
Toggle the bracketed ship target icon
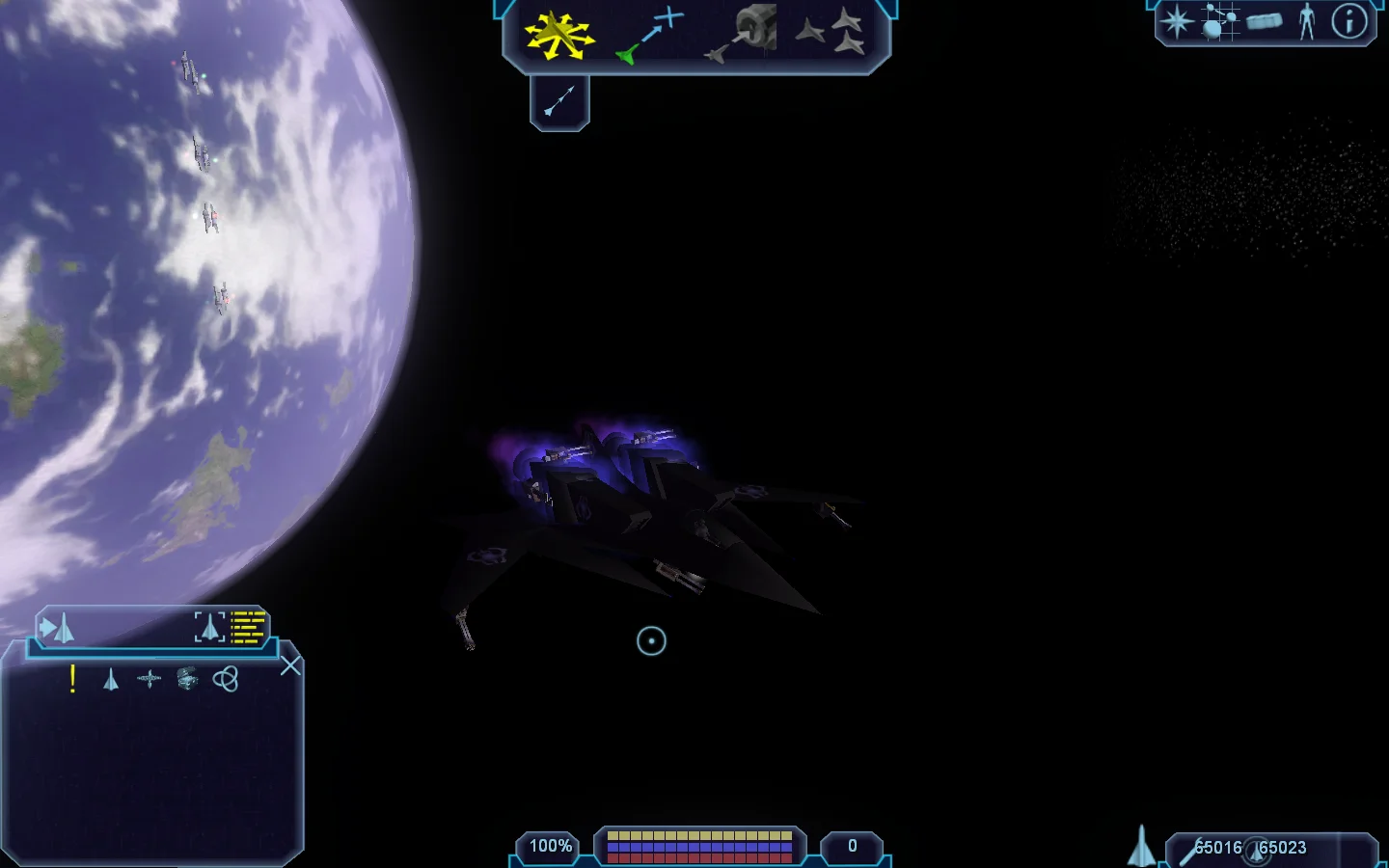tap(209, 627)
